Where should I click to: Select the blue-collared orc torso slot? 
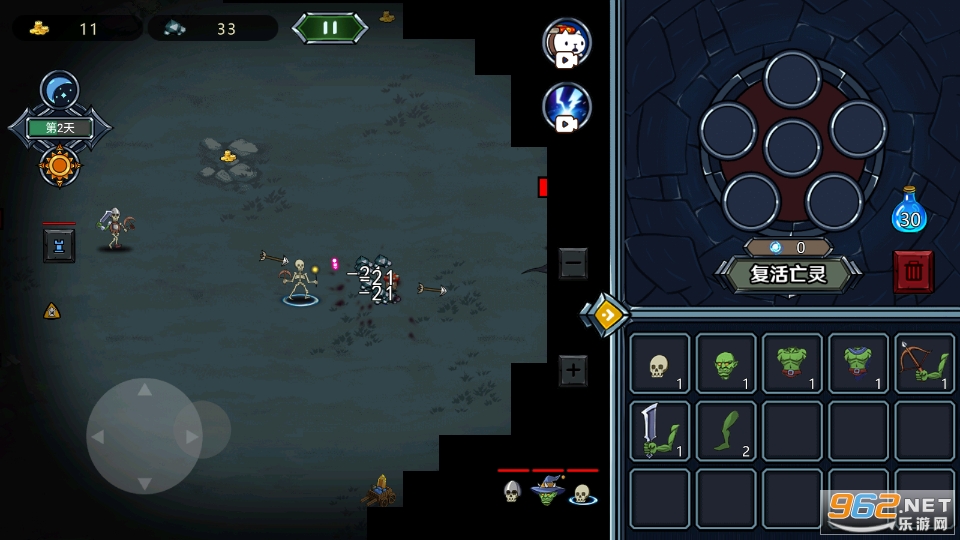(x=858, y=364)
